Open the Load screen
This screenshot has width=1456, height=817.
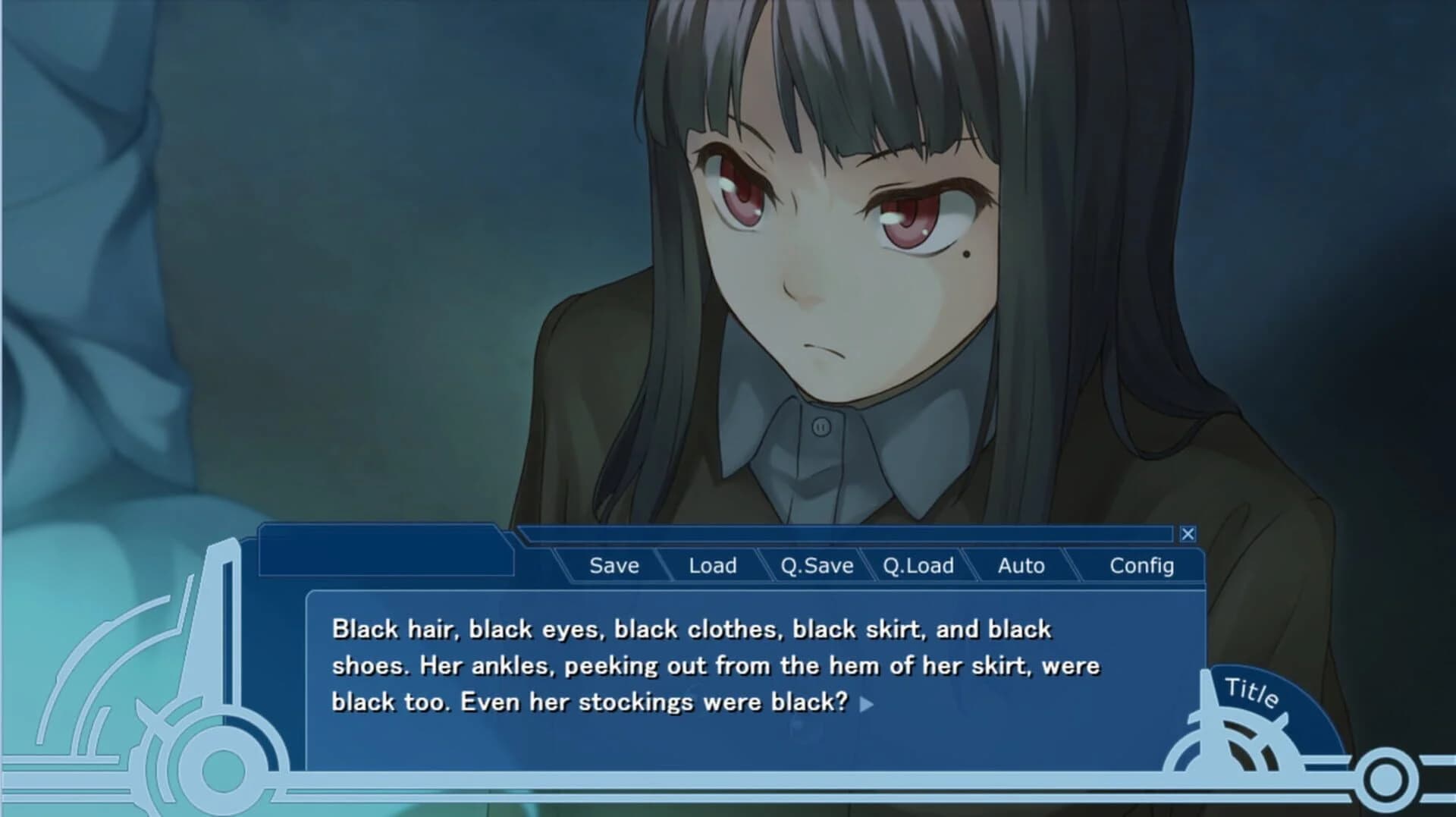[711, 565]
